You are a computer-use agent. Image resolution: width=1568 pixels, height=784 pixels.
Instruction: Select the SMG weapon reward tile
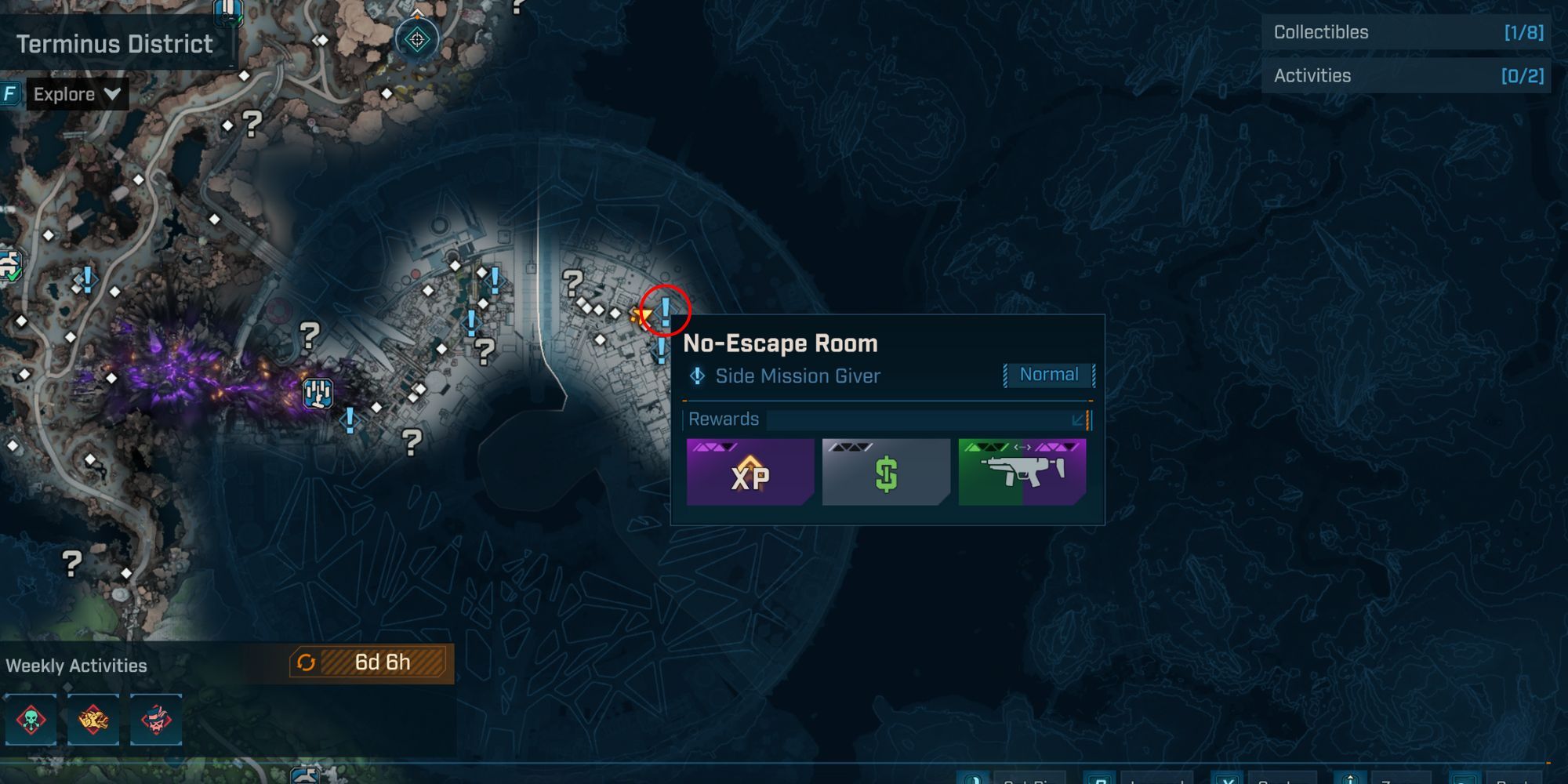(1022, 472)
